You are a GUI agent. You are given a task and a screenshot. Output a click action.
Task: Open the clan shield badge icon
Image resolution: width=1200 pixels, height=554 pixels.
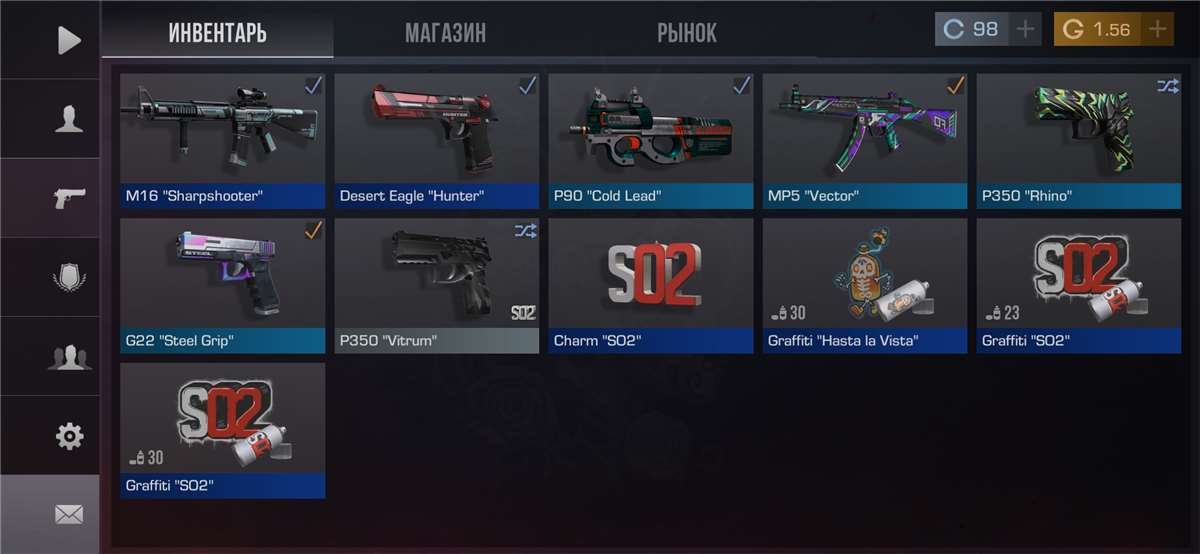68,277
